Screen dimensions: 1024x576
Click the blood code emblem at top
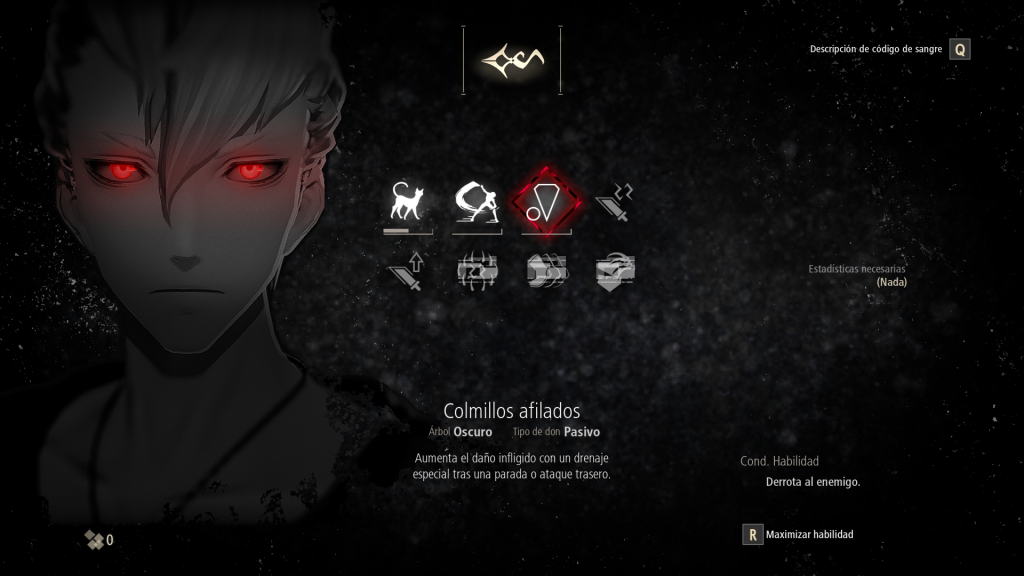coord(511,61)
